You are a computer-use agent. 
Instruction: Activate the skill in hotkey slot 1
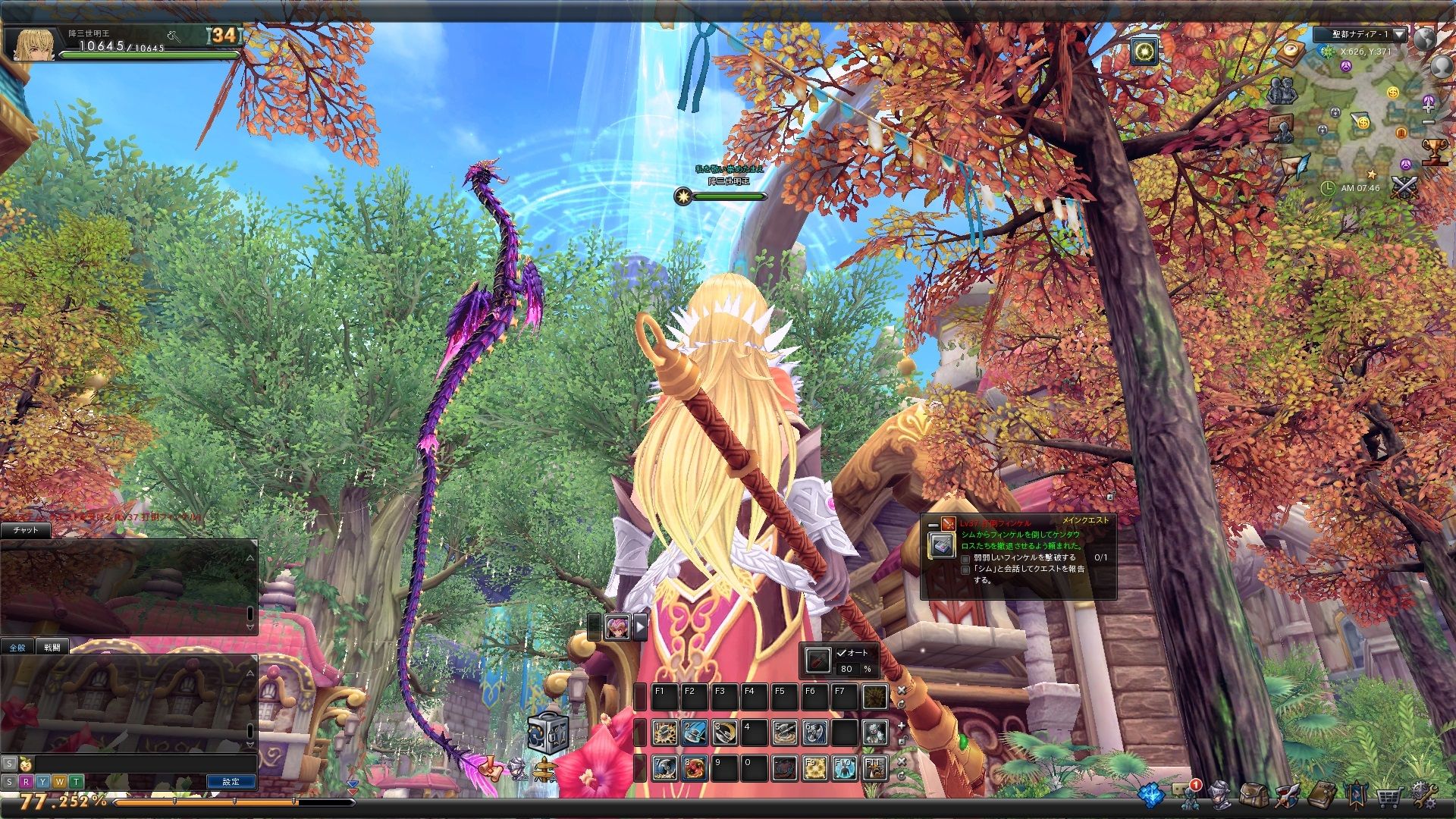pyautogui.click(x=664, y=732)
